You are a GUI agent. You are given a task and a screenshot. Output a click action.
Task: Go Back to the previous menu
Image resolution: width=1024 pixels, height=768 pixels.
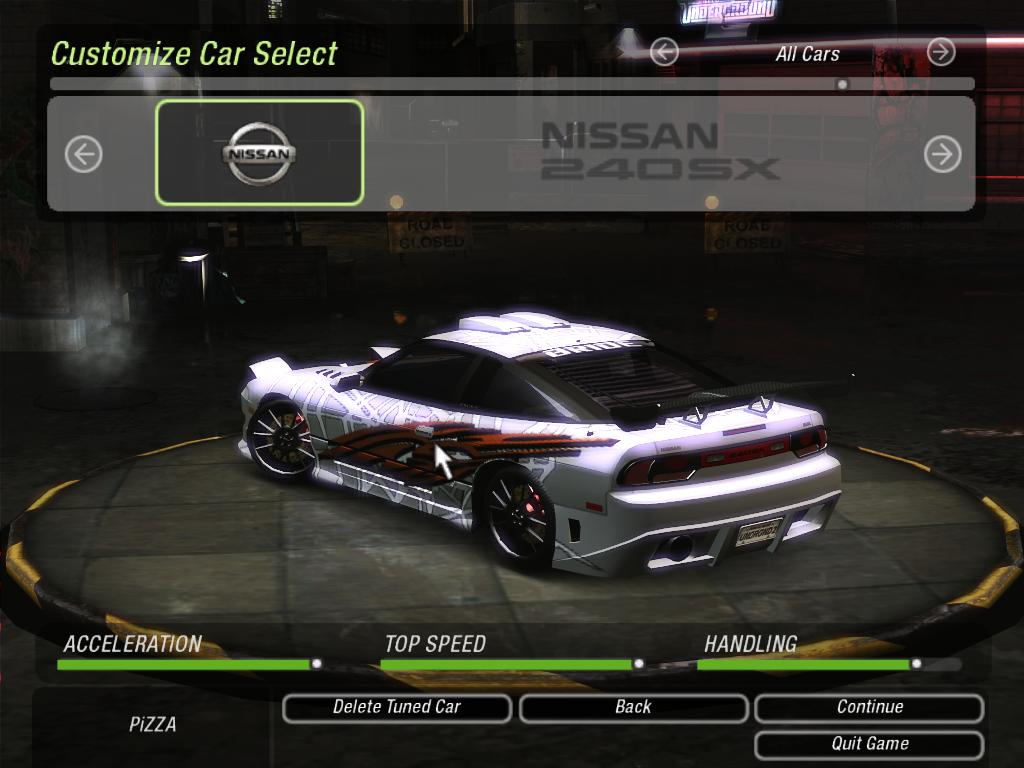633,708
